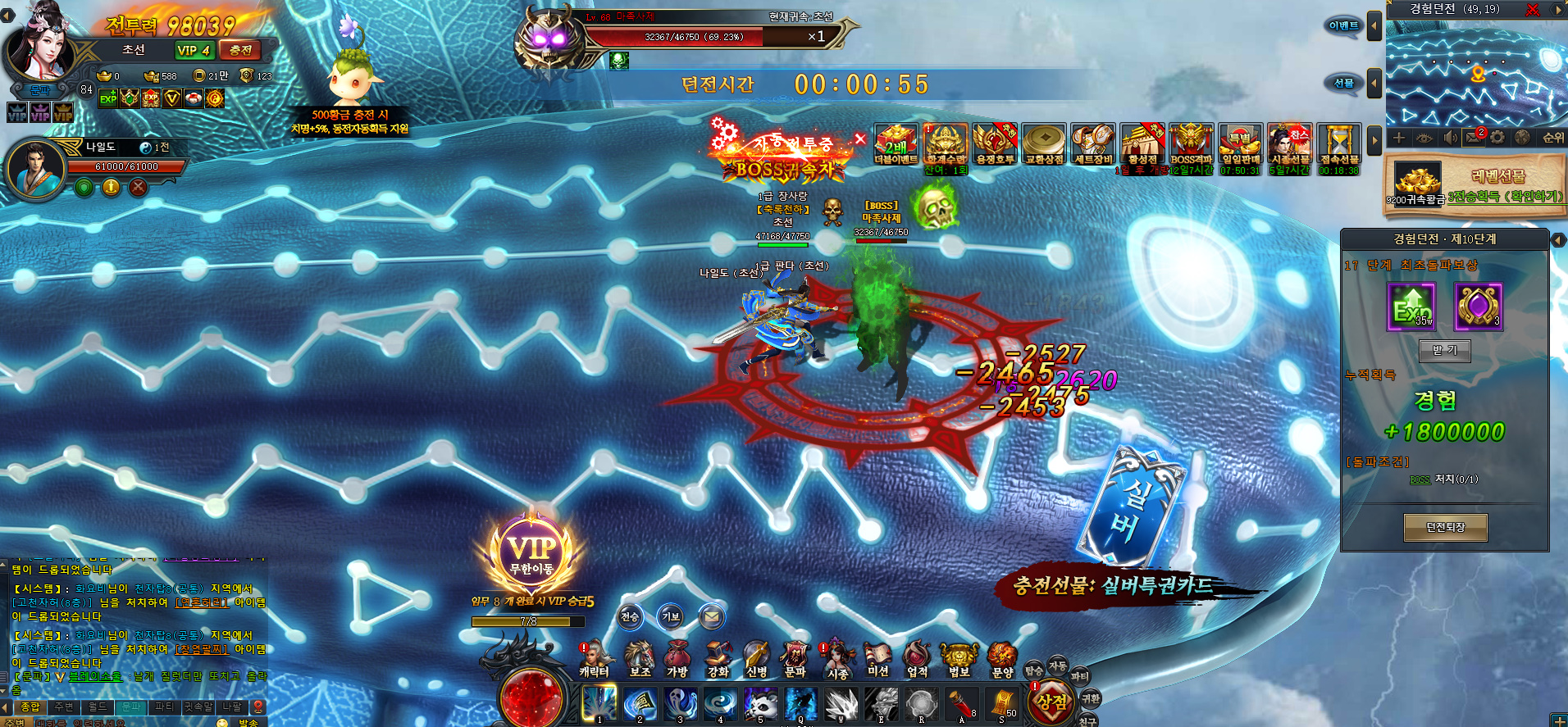The image size is (1568, 727).
Task: Click 던전퇴장 to leave the dungeon
Action: (x=1445, y=527)
